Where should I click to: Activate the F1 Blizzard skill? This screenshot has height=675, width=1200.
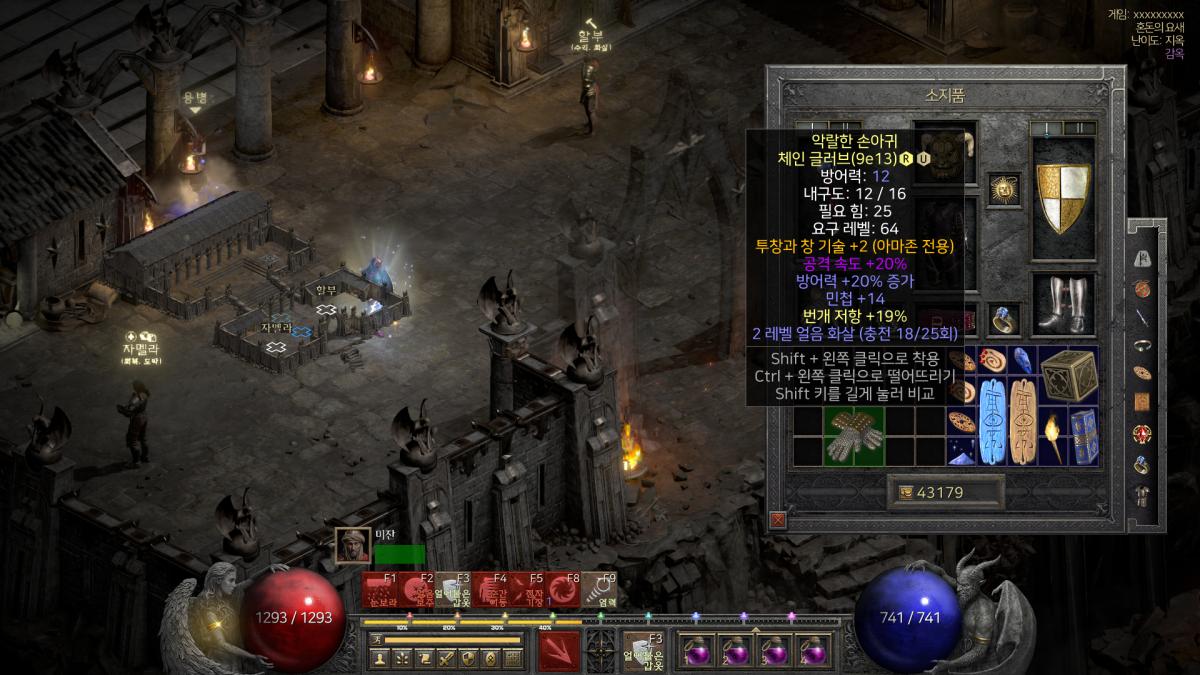[381, 591]
